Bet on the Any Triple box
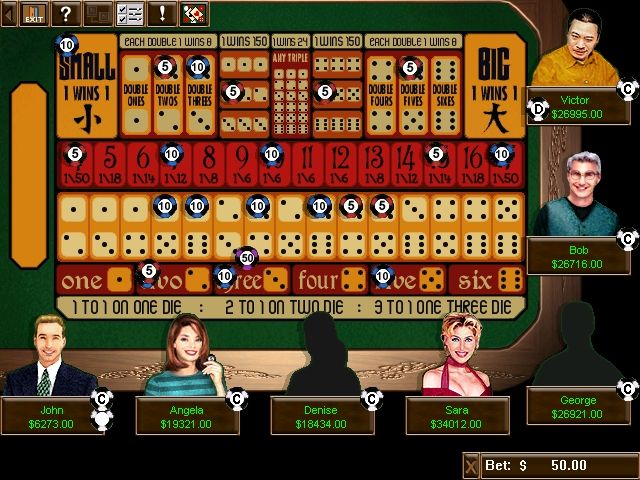Image resolution: width=640 pixels, height=480 pixels. click(291, 95)
